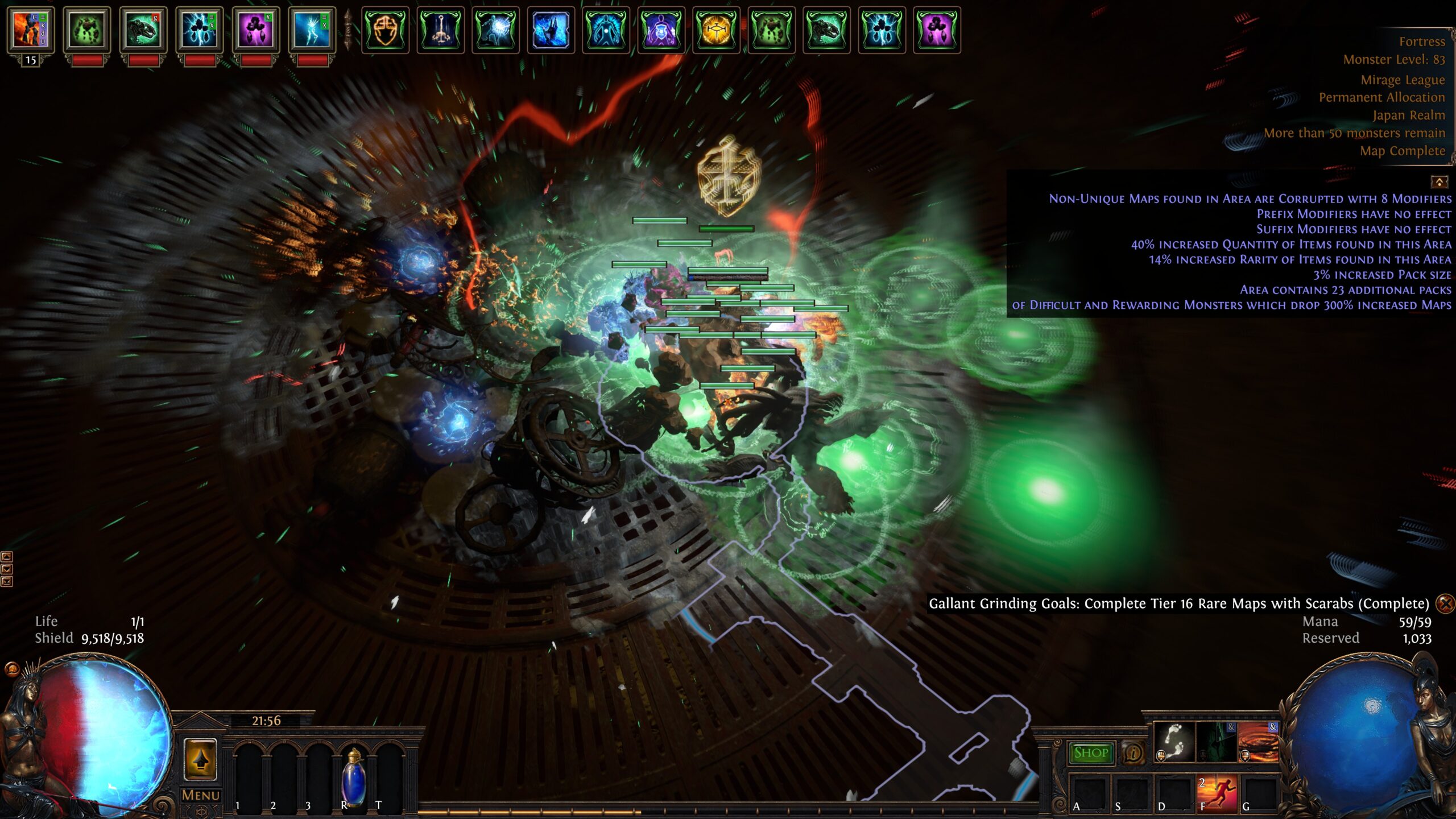This screenshot has height=819, width=1456.
Task: Collapse the map modifiers panel
Action: tap(1439, 182)
